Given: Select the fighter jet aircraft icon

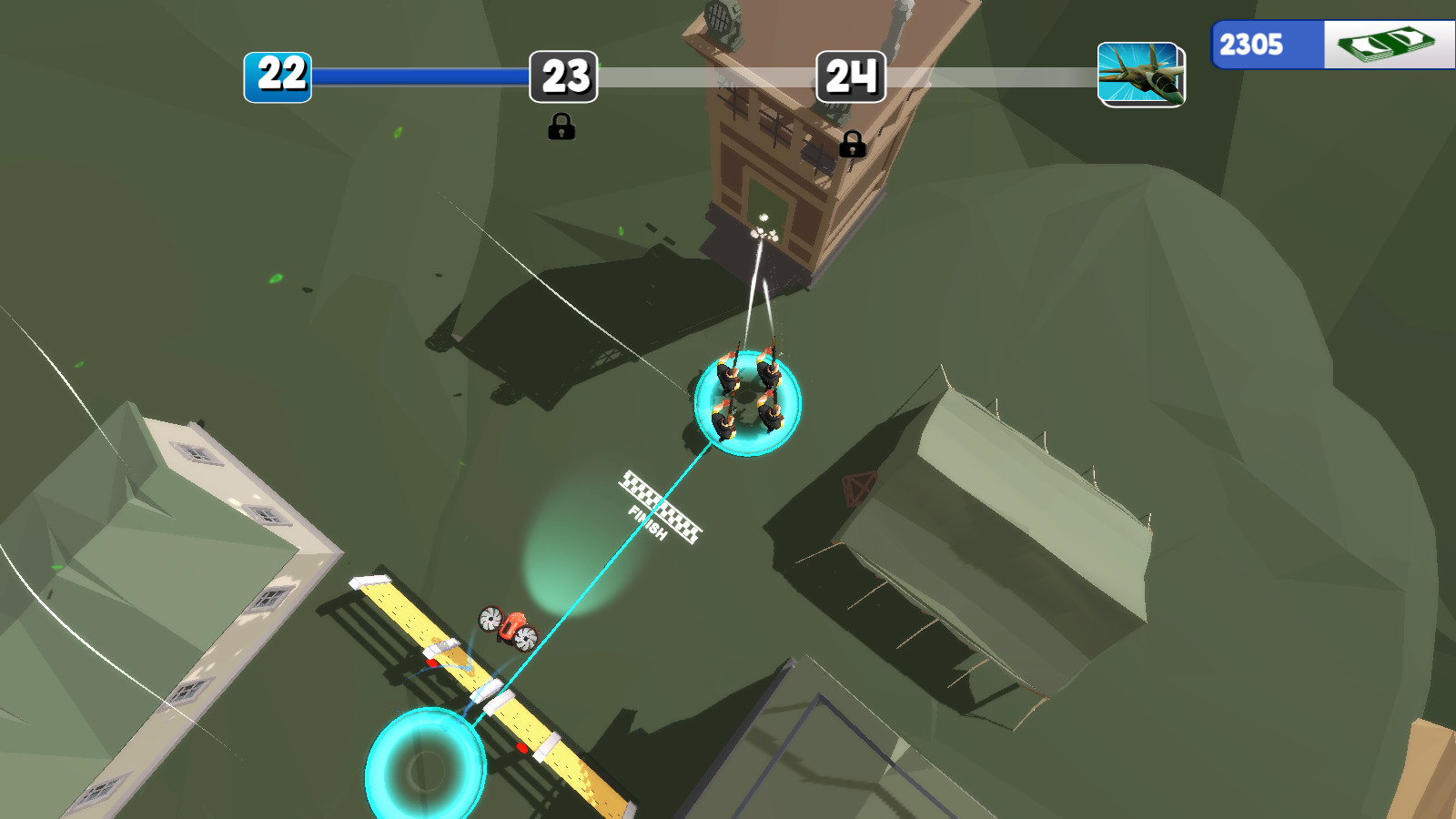Looking at the screenshot, I should click(x=1140, y=75).
